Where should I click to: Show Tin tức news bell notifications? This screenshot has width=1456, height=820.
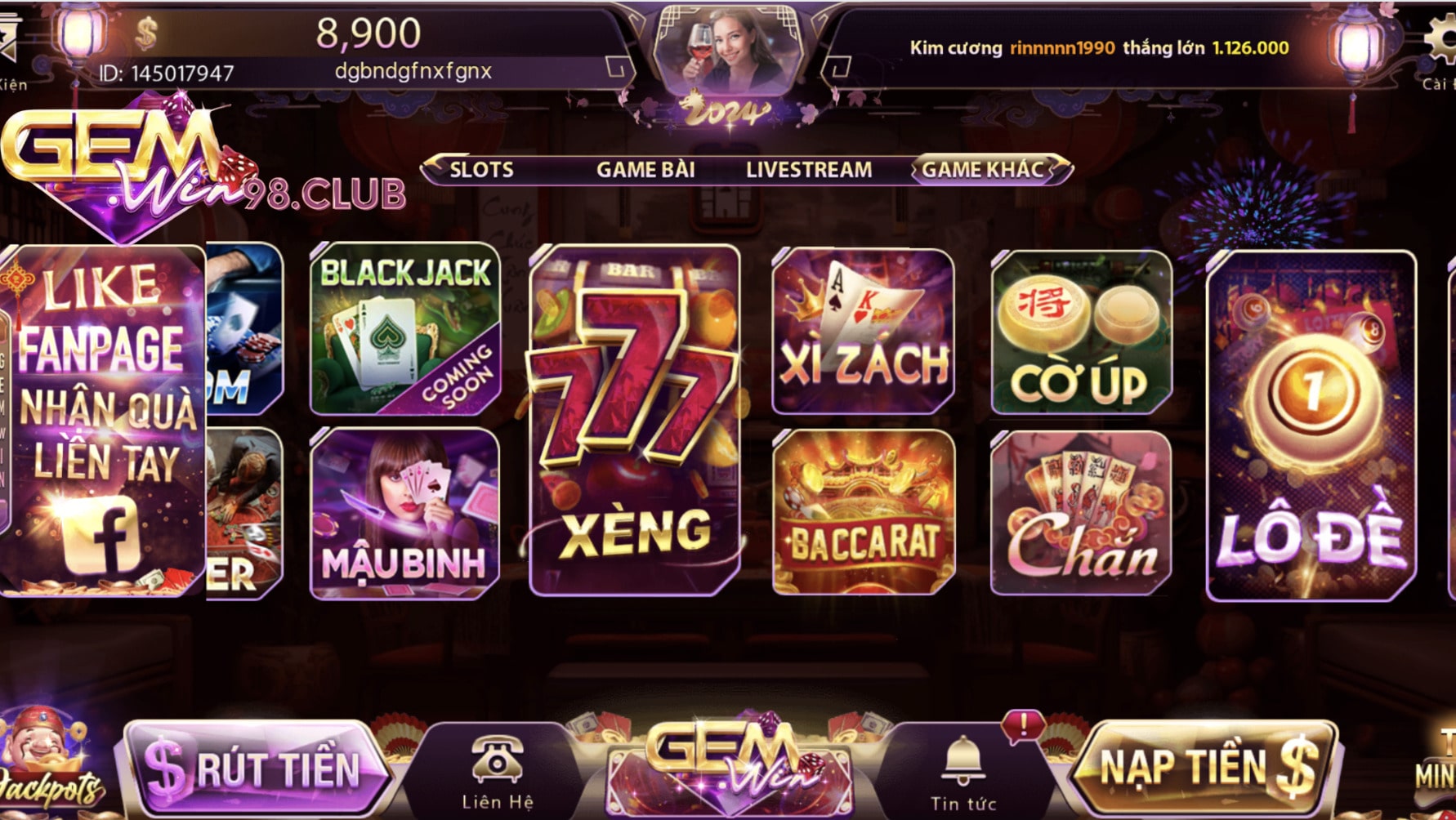coord(963,772)
